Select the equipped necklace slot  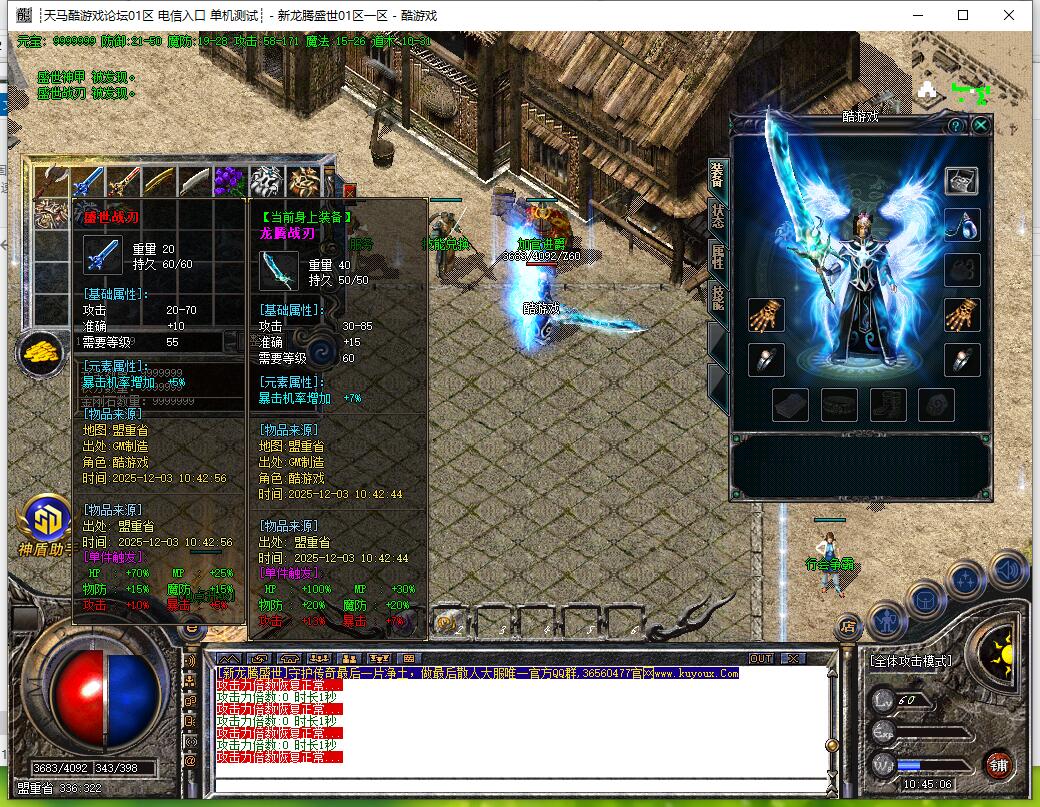click(961, 224)
